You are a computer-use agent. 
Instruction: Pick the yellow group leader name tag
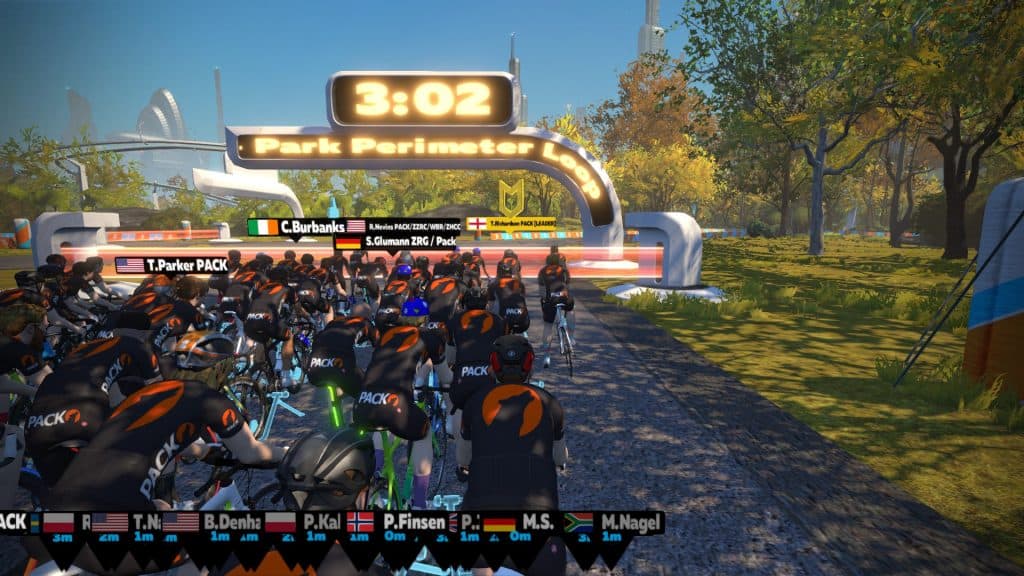[x=512, y=224]
